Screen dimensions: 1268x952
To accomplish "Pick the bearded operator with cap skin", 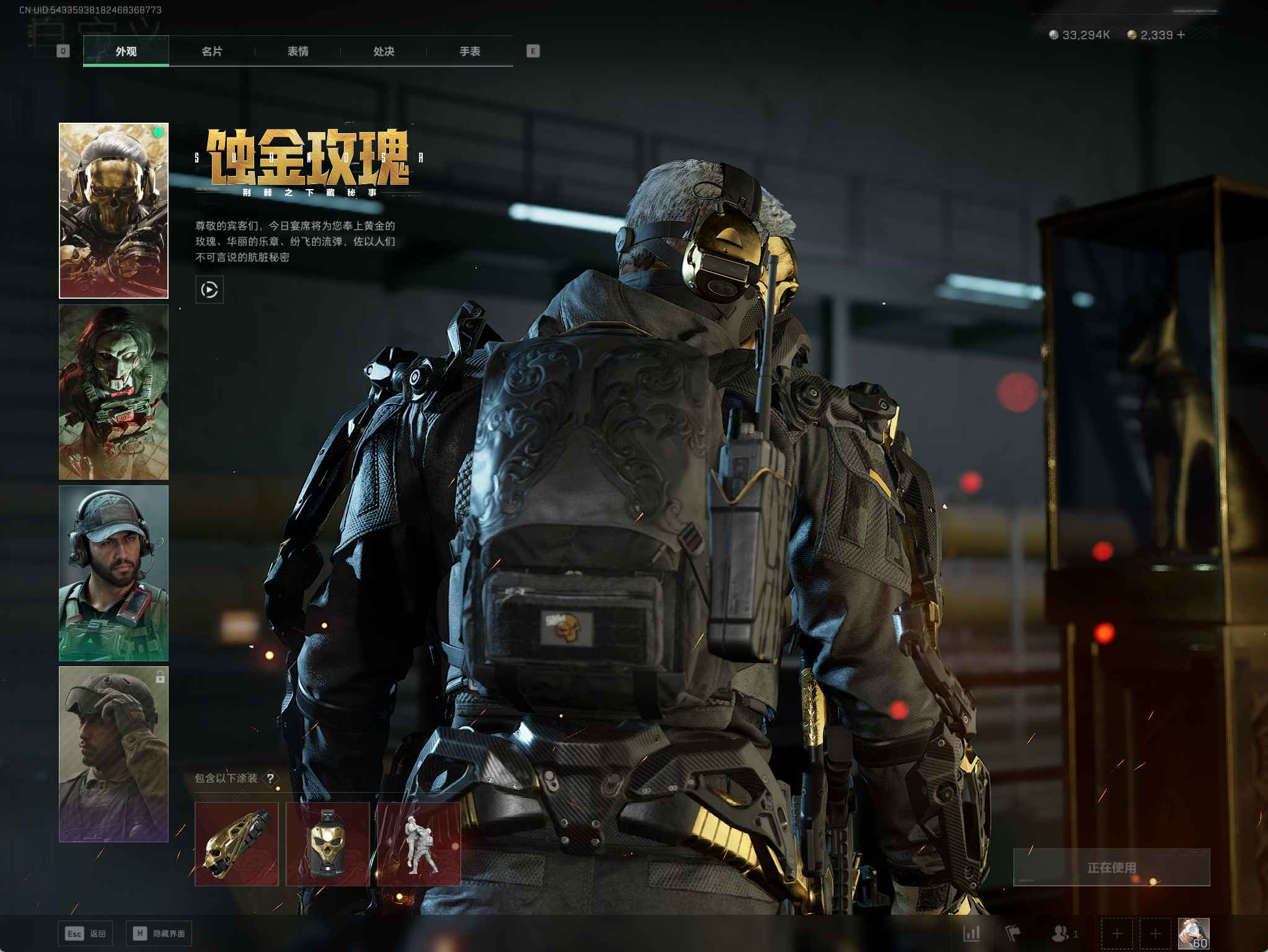I will 113,573.
